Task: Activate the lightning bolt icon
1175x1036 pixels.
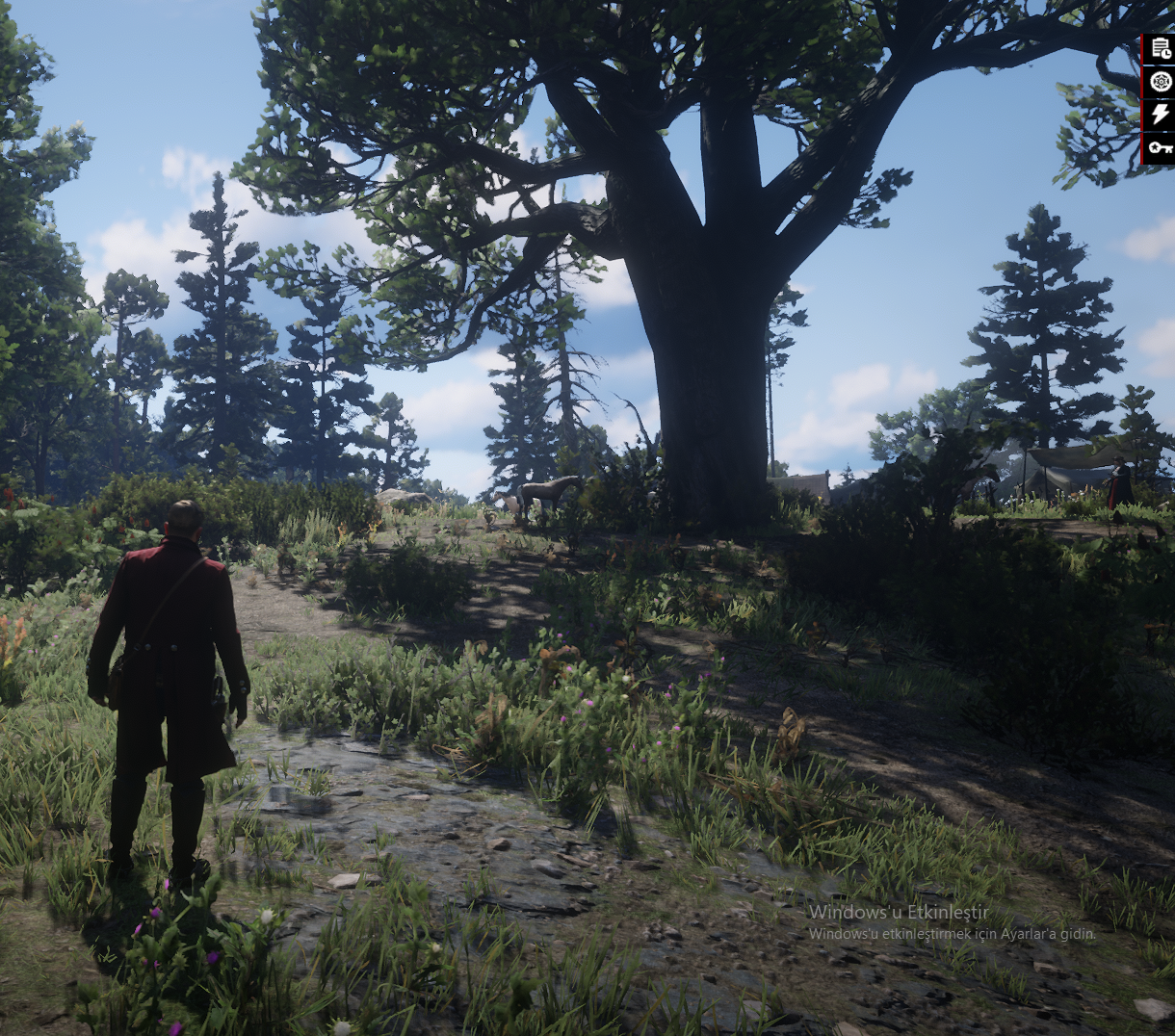Action: coord(1160,115)
